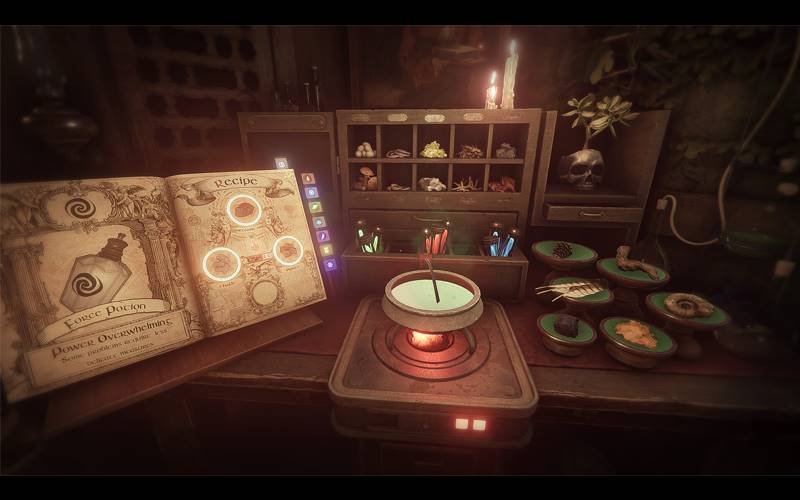The height and width of the screenshot is (500, 800).
Task: Take the red glowing vials
Action: click(435, 241)
